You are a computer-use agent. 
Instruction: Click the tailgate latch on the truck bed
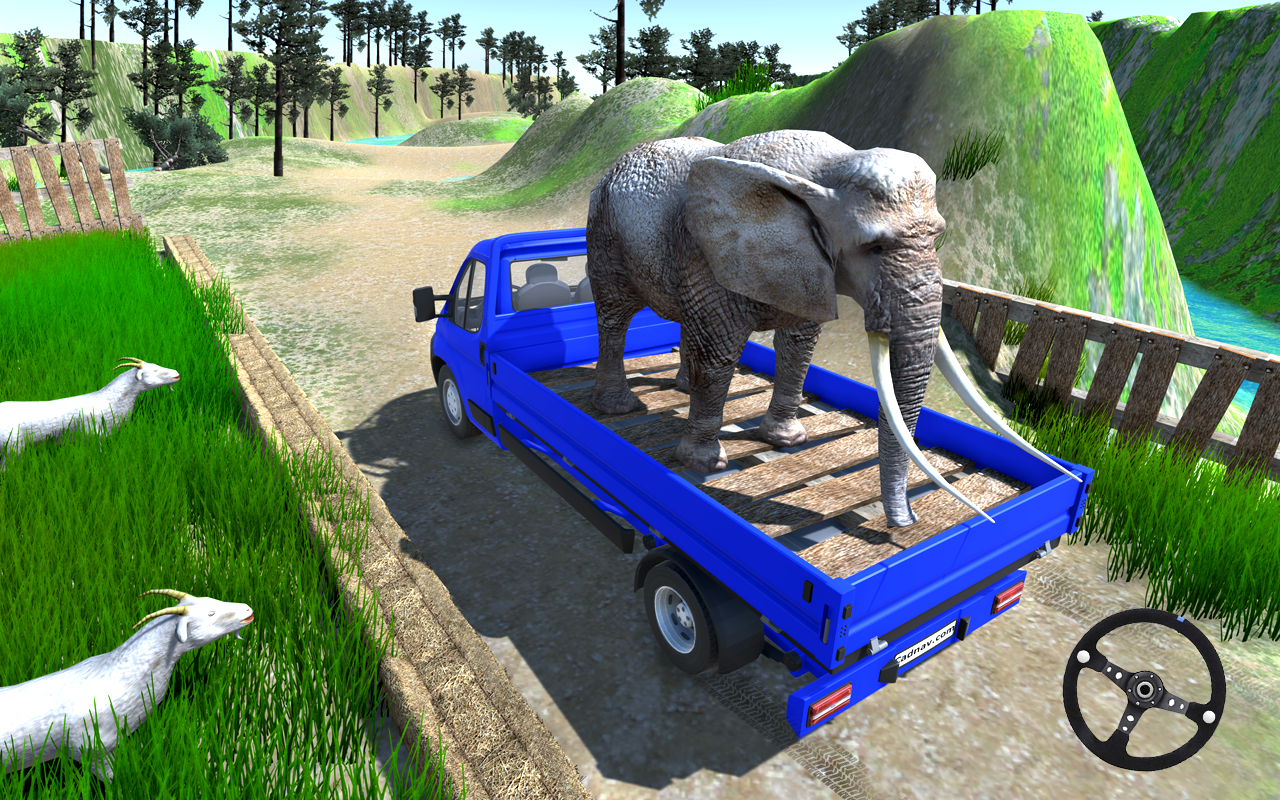point(877,645)
